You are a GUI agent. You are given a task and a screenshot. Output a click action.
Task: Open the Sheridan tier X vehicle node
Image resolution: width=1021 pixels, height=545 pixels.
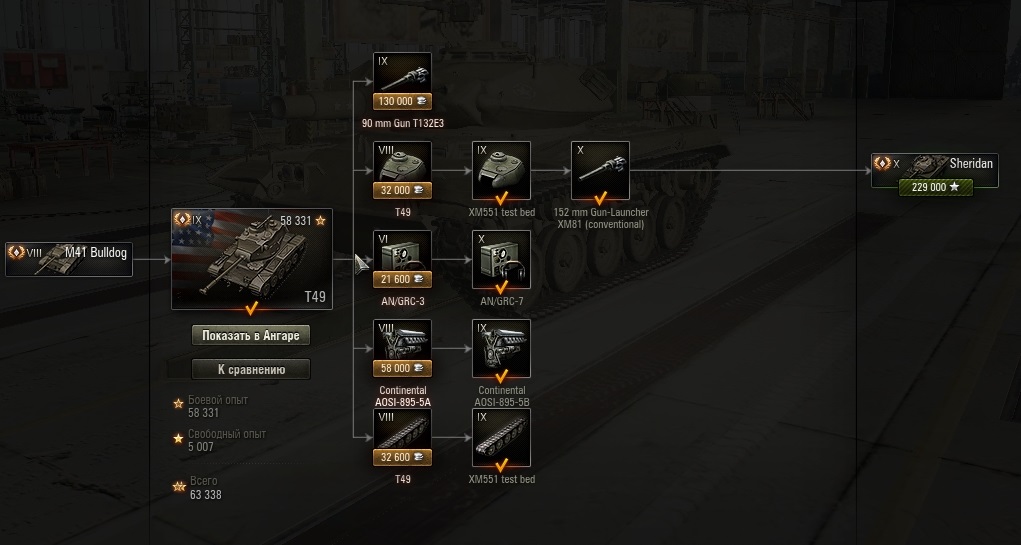point(935,171)
